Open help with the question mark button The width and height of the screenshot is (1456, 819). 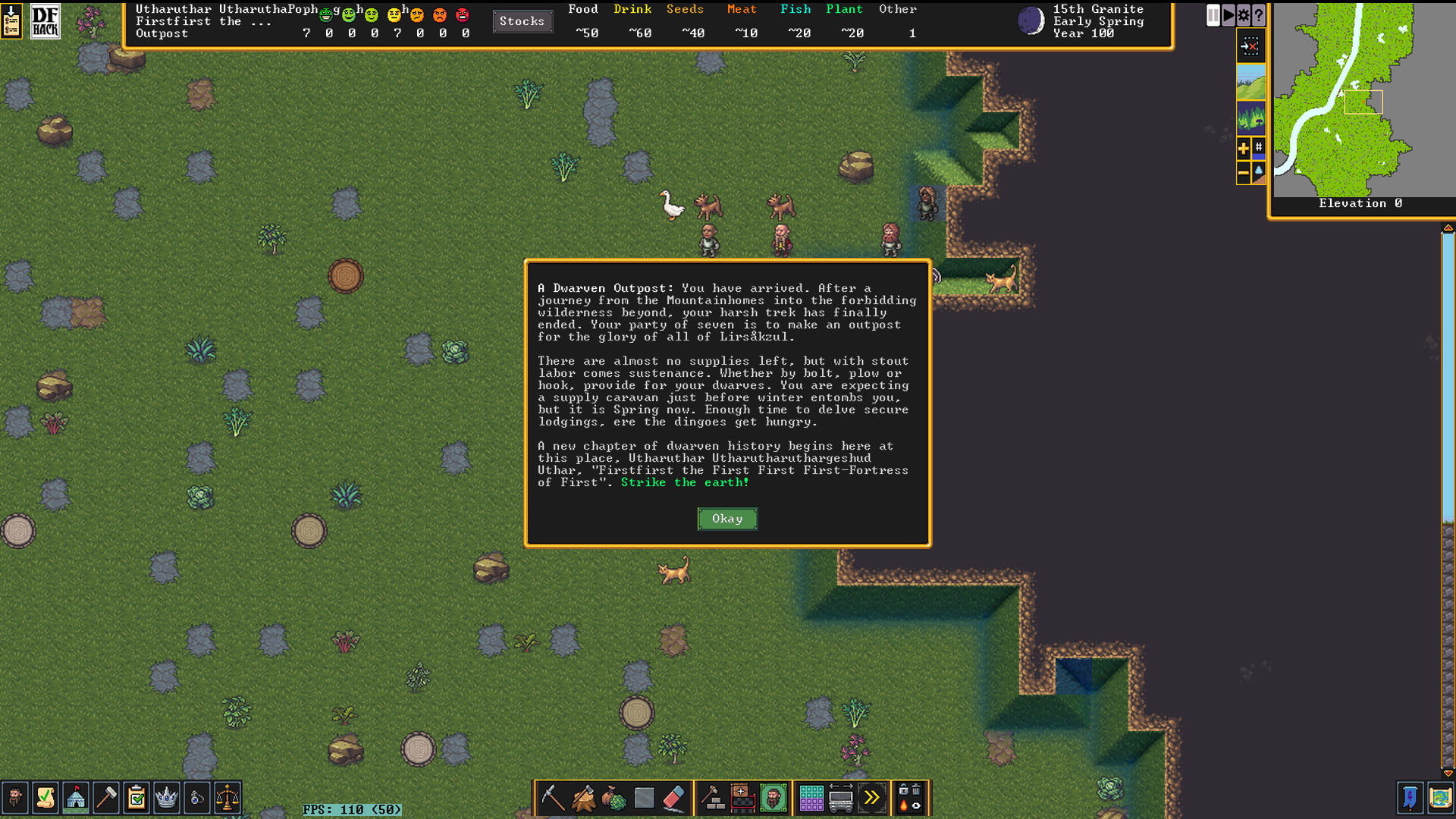coord(1259,15)
